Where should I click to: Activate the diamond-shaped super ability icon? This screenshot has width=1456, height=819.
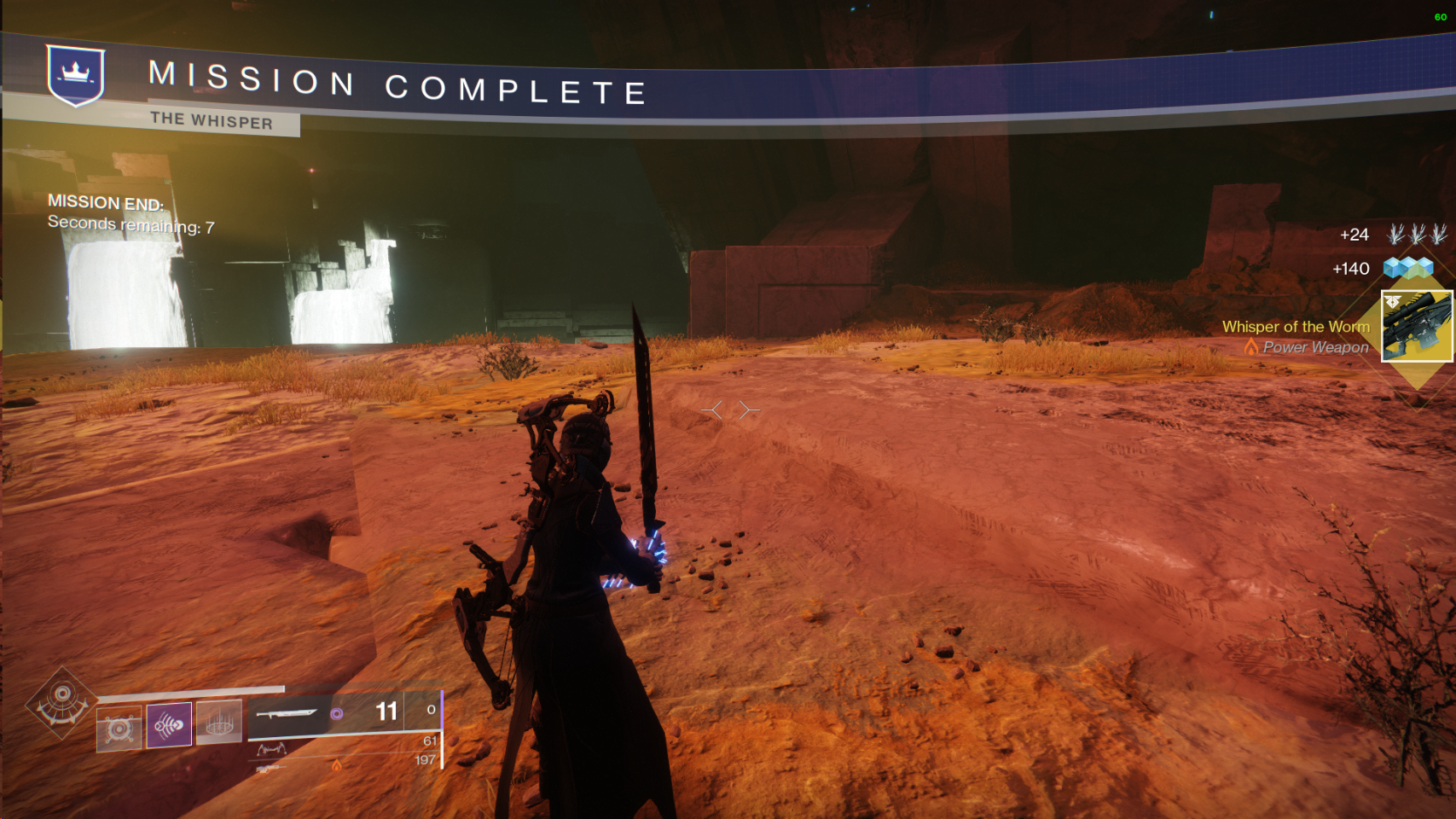61,704
